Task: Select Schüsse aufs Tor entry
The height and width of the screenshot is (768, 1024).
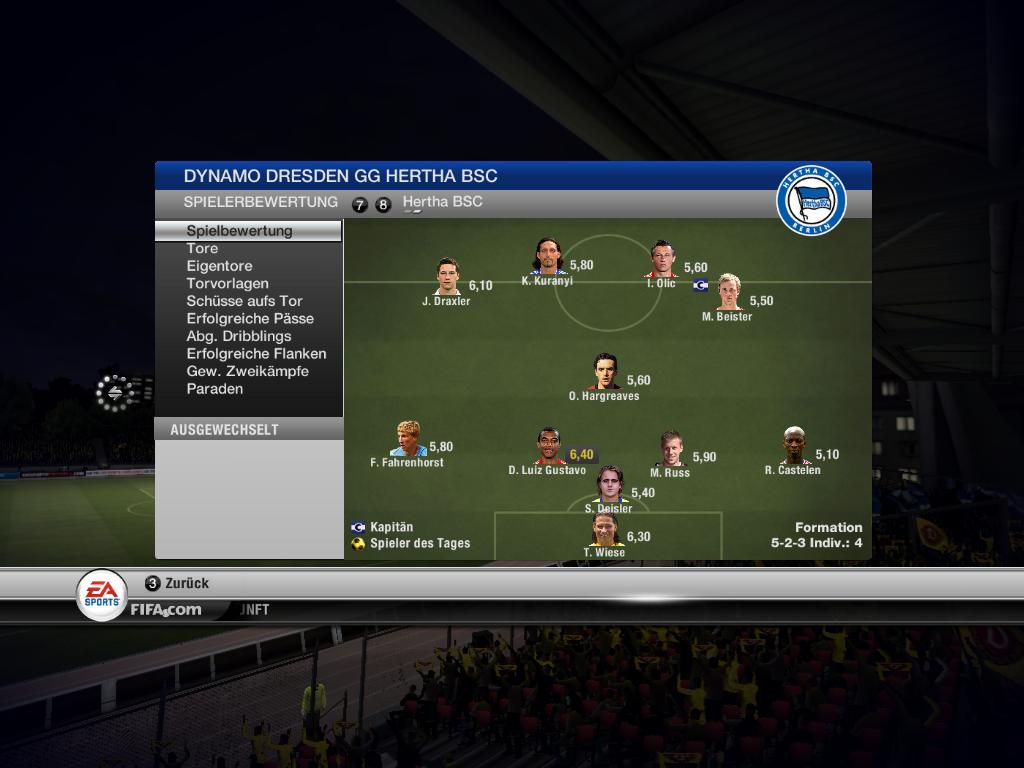Action: coord(244,301)
